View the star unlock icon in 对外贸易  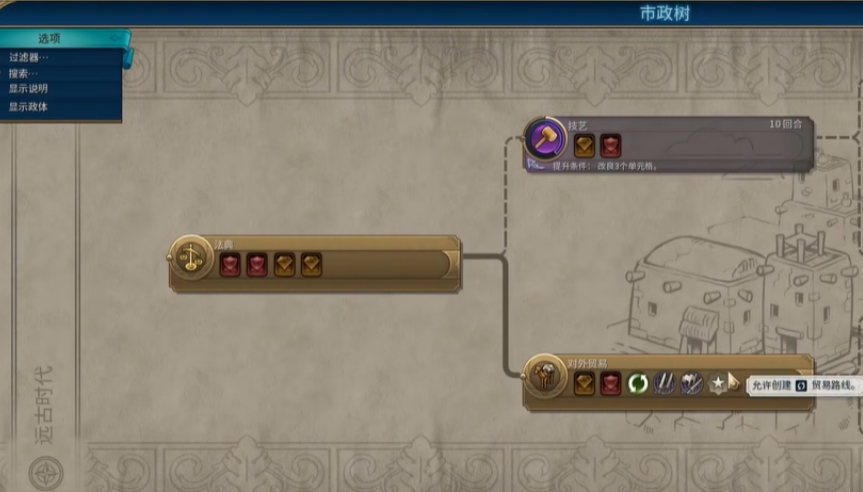(718, 383)
